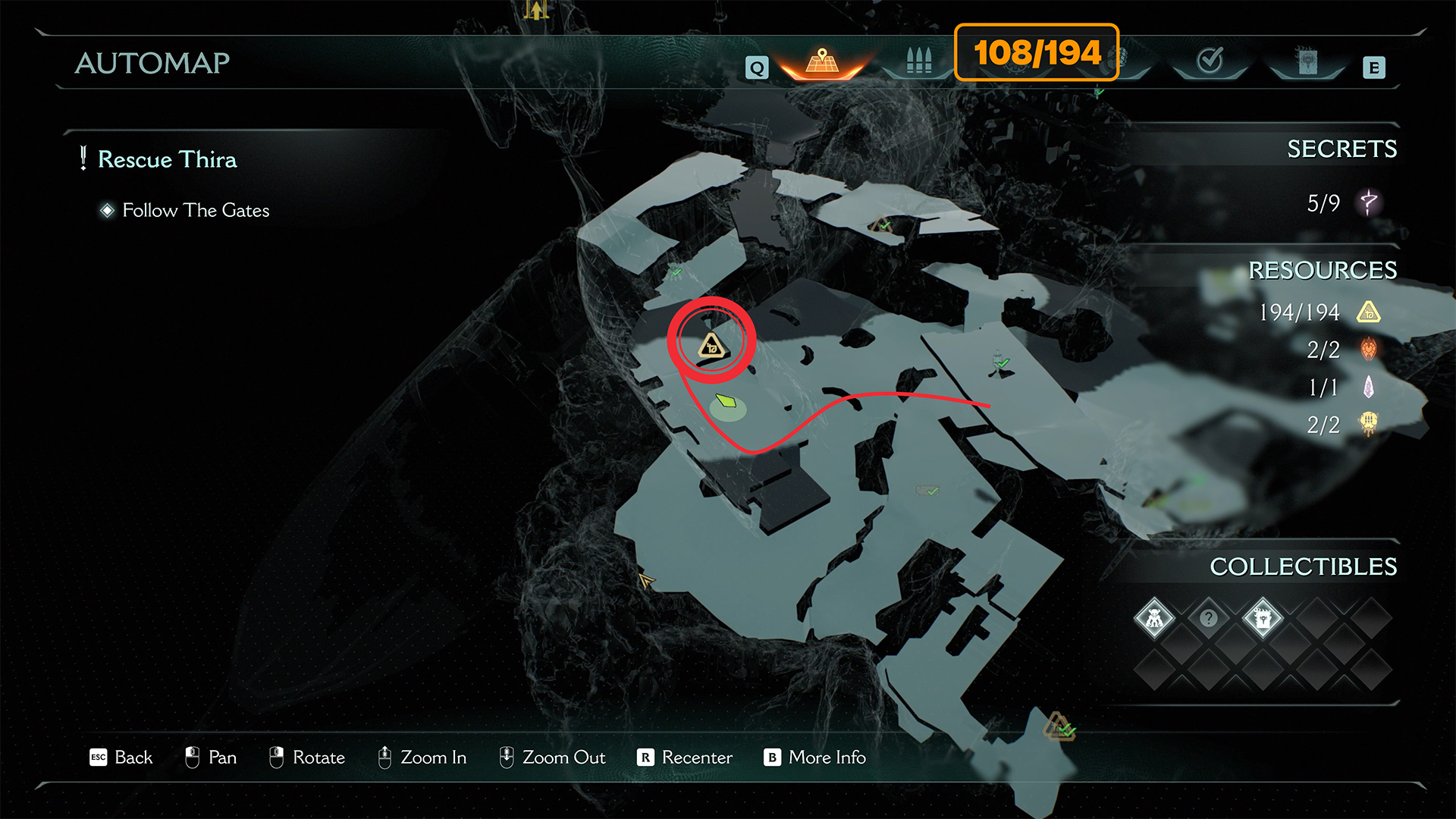Open the flaming book codex tab
The height and width of the screenshot is (819, 1456).
[x=1307, y=62]
